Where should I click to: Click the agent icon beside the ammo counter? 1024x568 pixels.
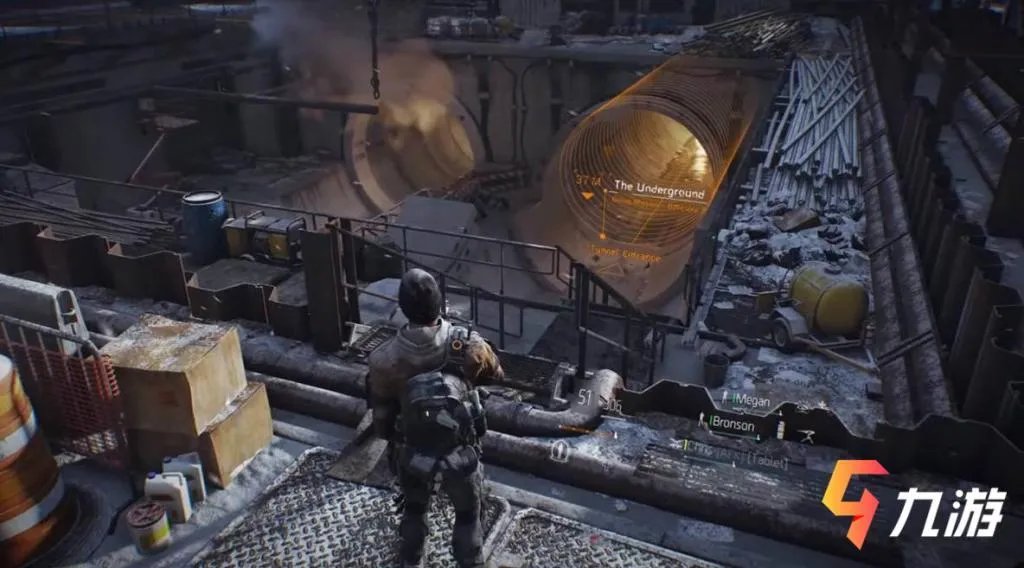coord(561,450)
